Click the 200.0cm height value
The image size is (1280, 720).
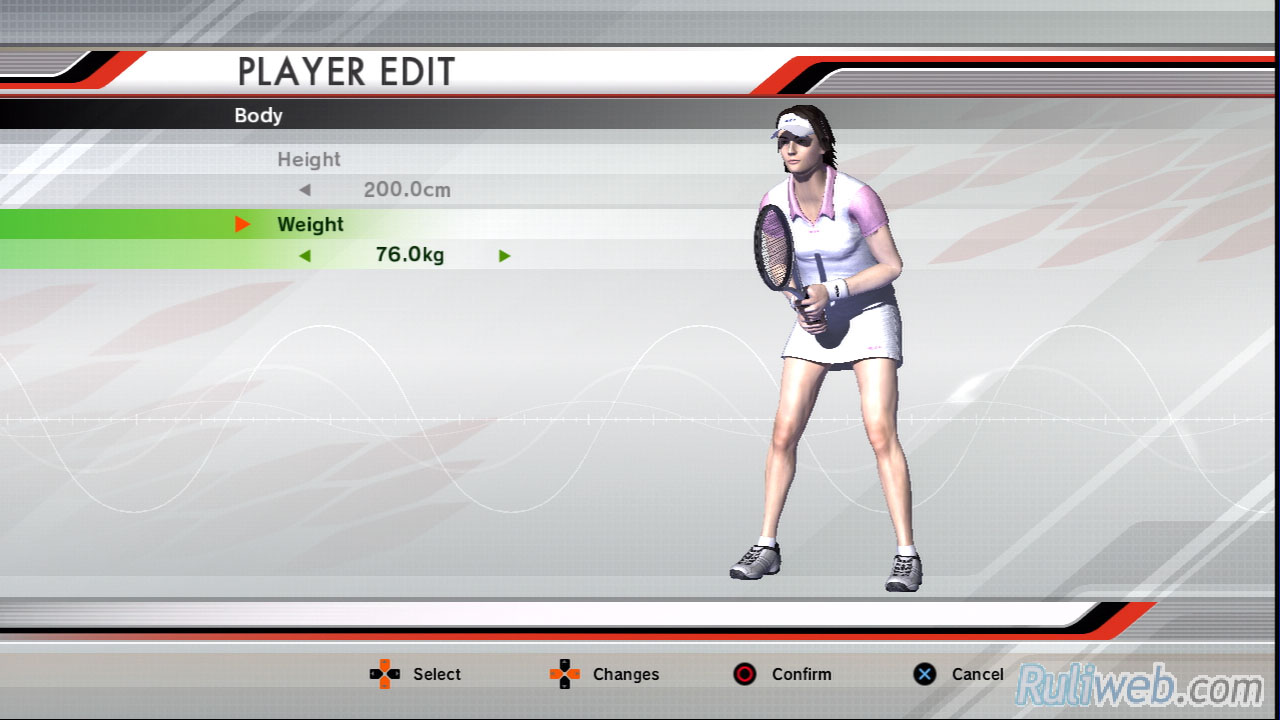pos(407,190)
